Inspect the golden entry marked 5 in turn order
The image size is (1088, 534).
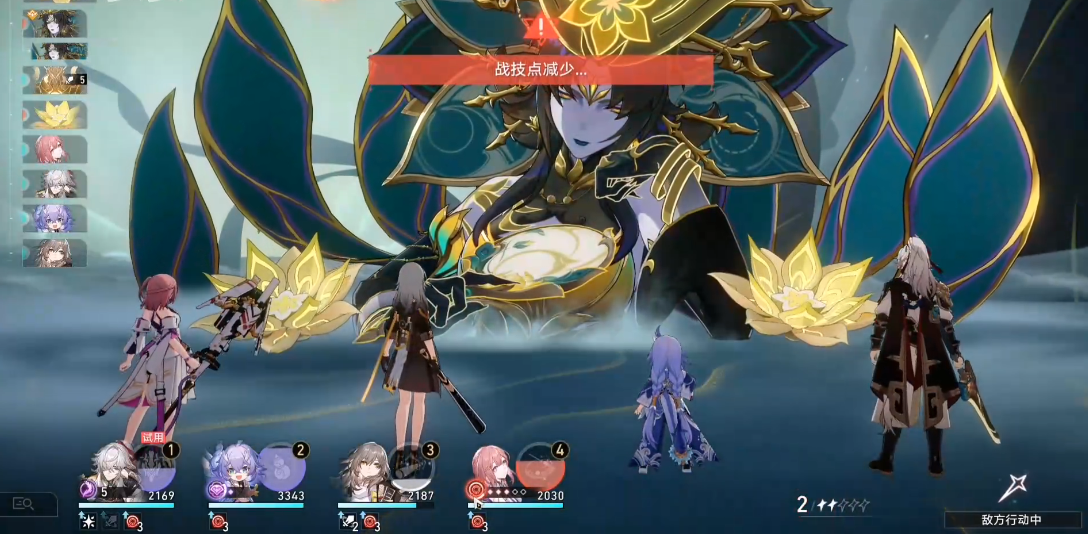pyautogui.click(x=55, y=80)
